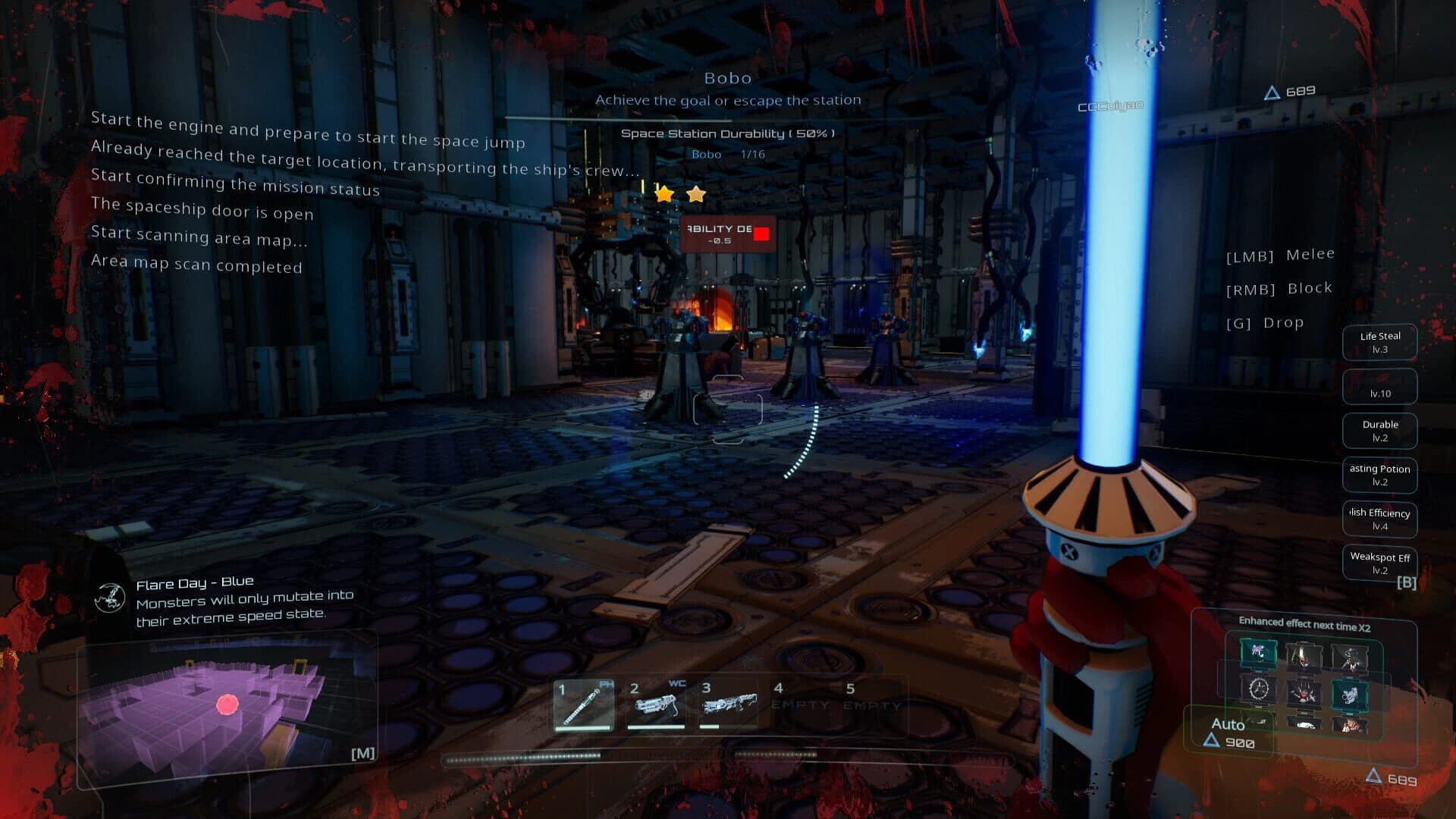Click the globe icon beside Flare Day - Blue
Viewport: 1456px width, 819px height.
point(111,598)
